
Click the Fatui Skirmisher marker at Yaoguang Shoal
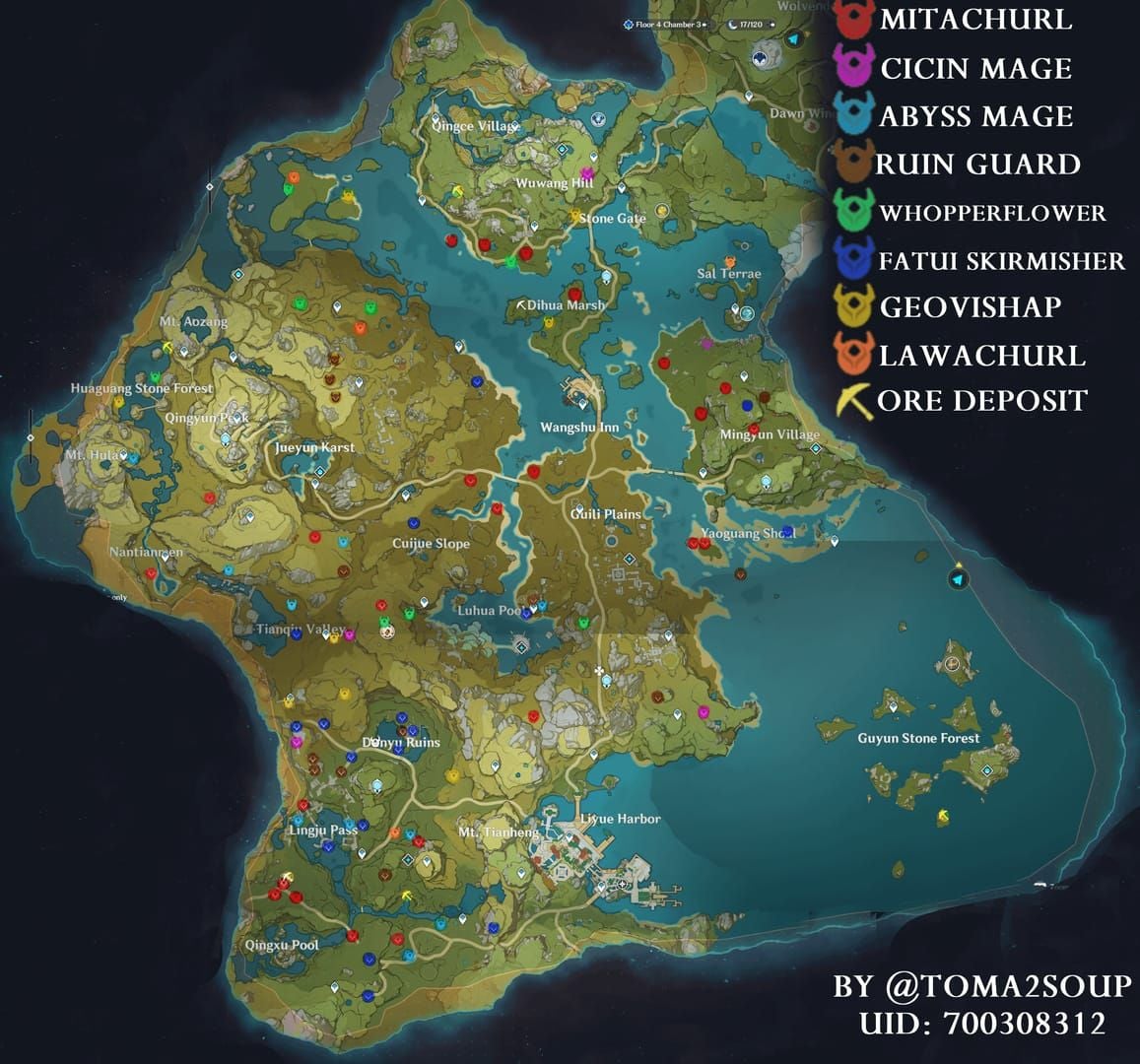point(787,532)
